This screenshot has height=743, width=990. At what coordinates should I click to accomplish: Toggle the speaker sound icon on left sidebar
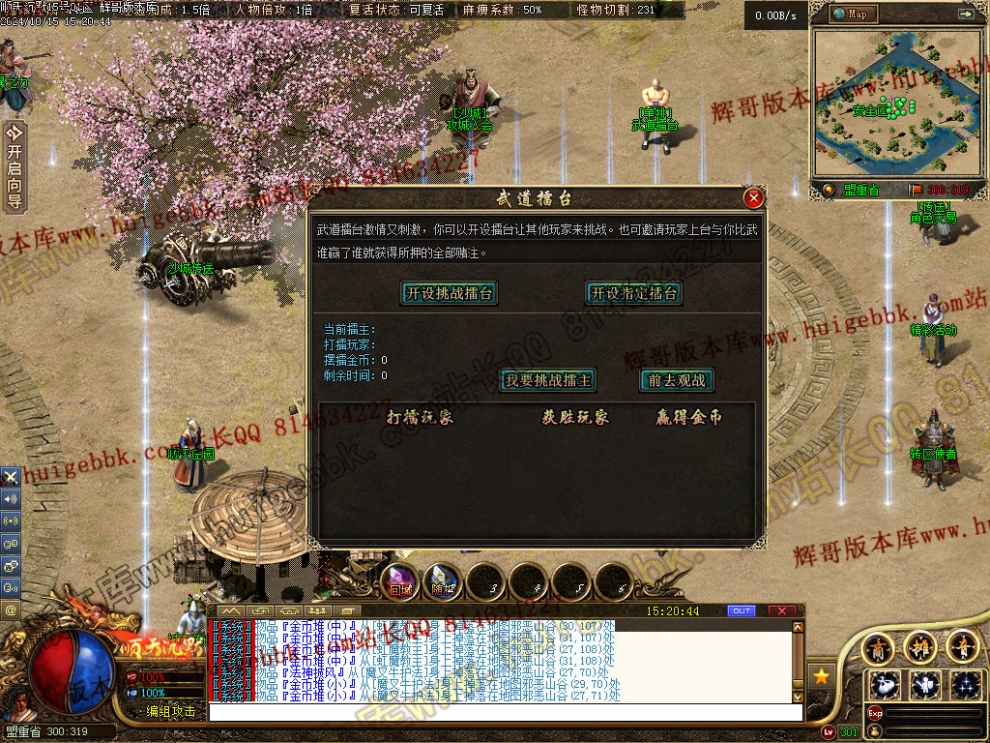(11, 498)
